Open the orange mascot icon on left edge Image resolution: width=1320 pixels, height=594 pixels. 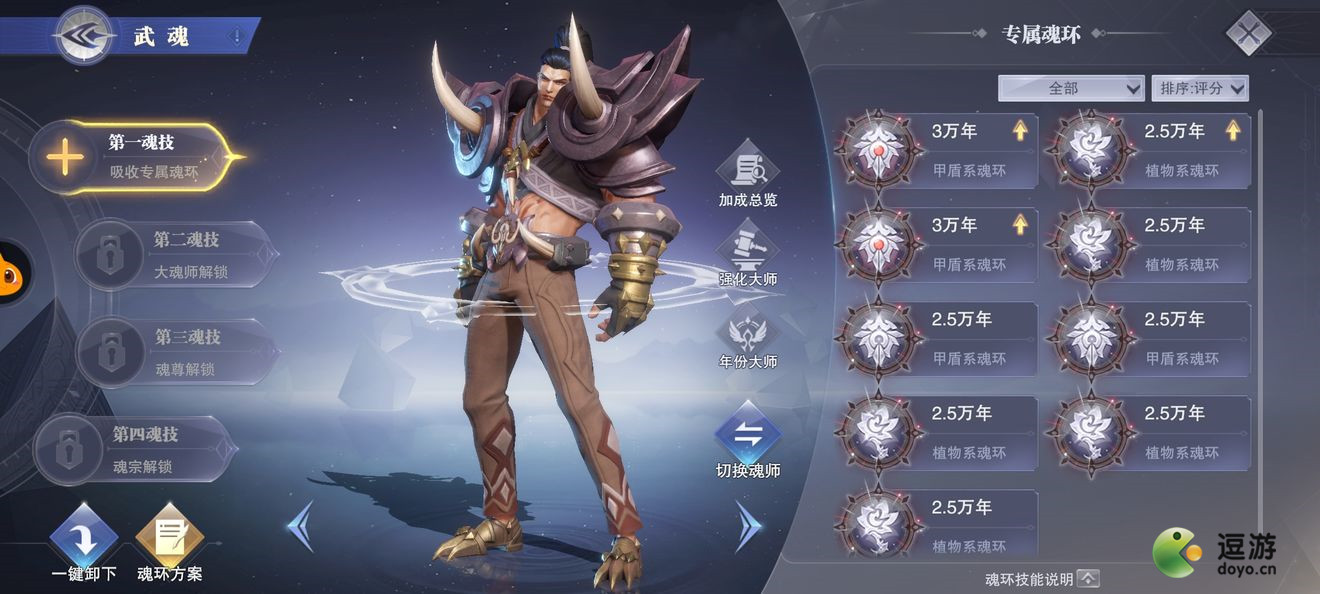[12, 273]
